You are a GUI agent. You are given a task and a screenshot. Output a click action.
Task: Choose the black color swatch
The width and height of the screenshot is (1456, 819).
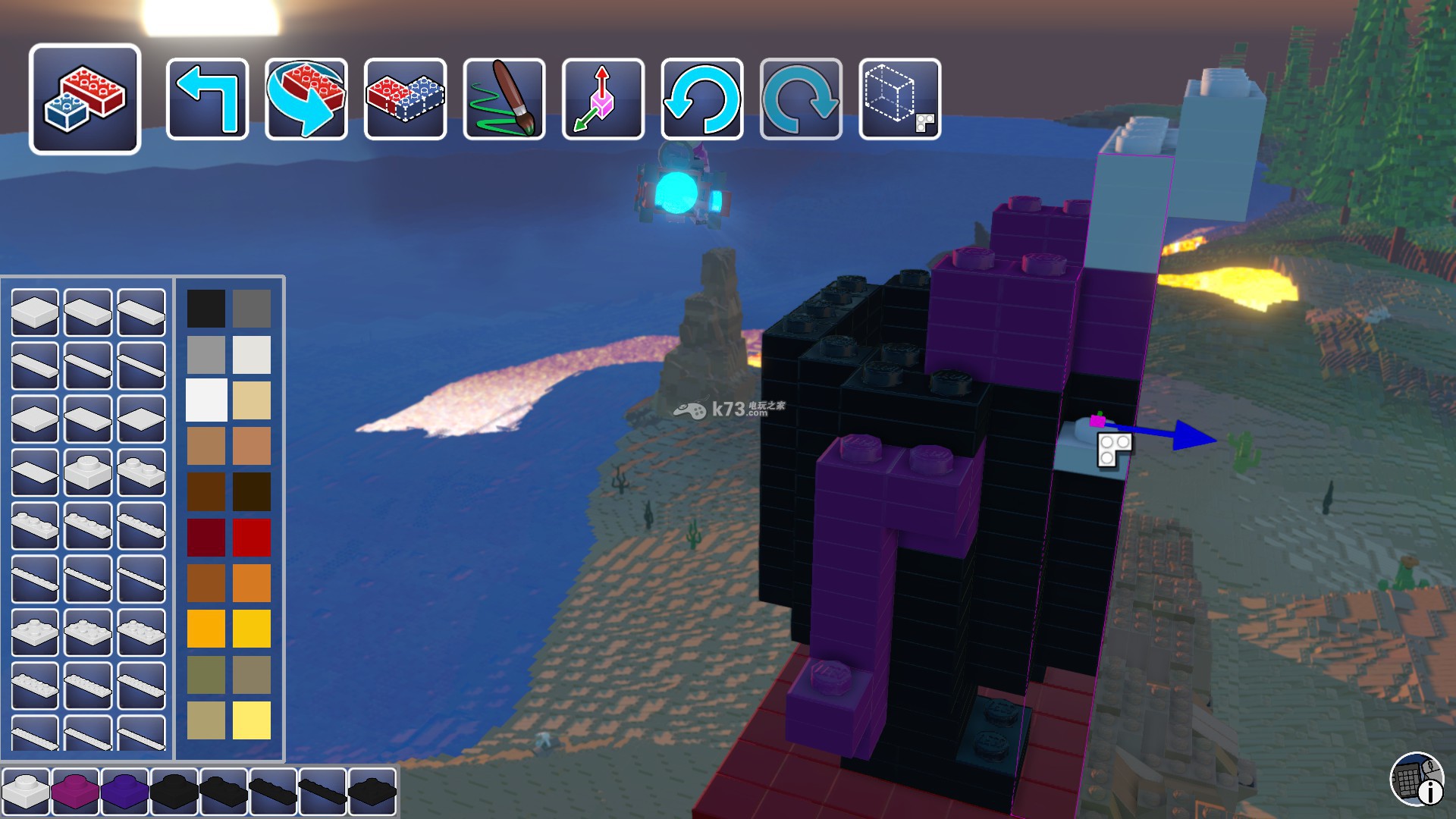coord(206,308)
